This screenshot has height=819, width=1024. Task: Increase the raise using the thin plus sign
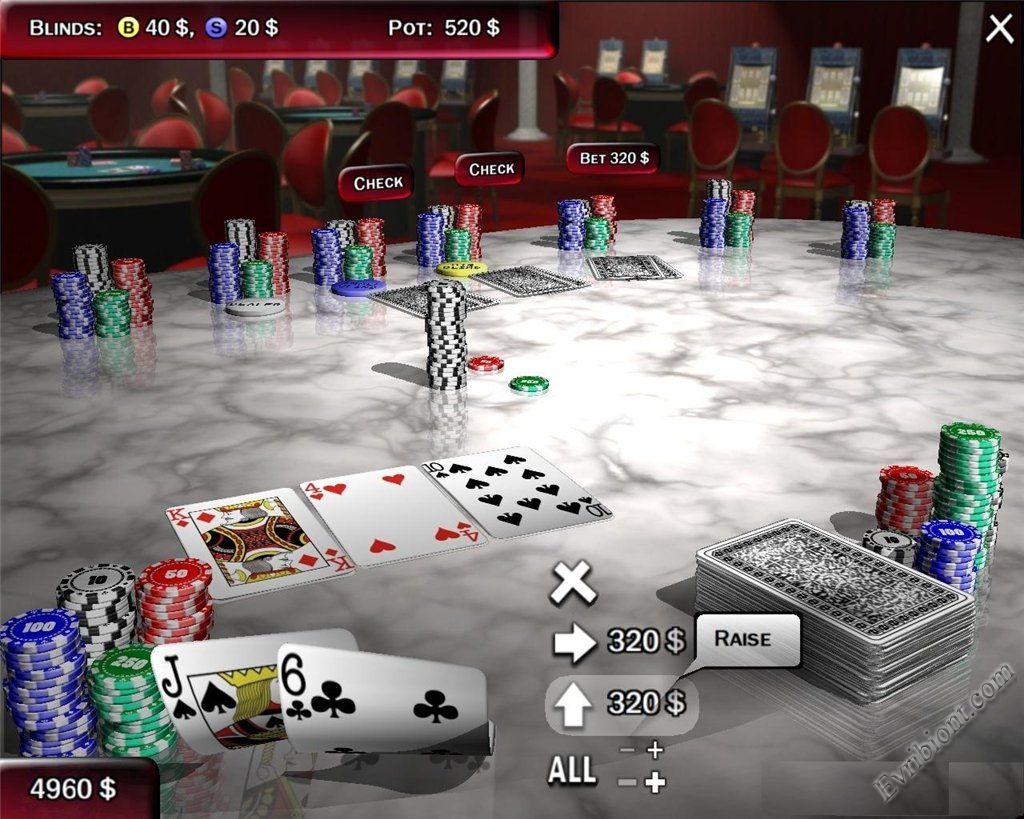pyautogui.click(x=655, y=750)
